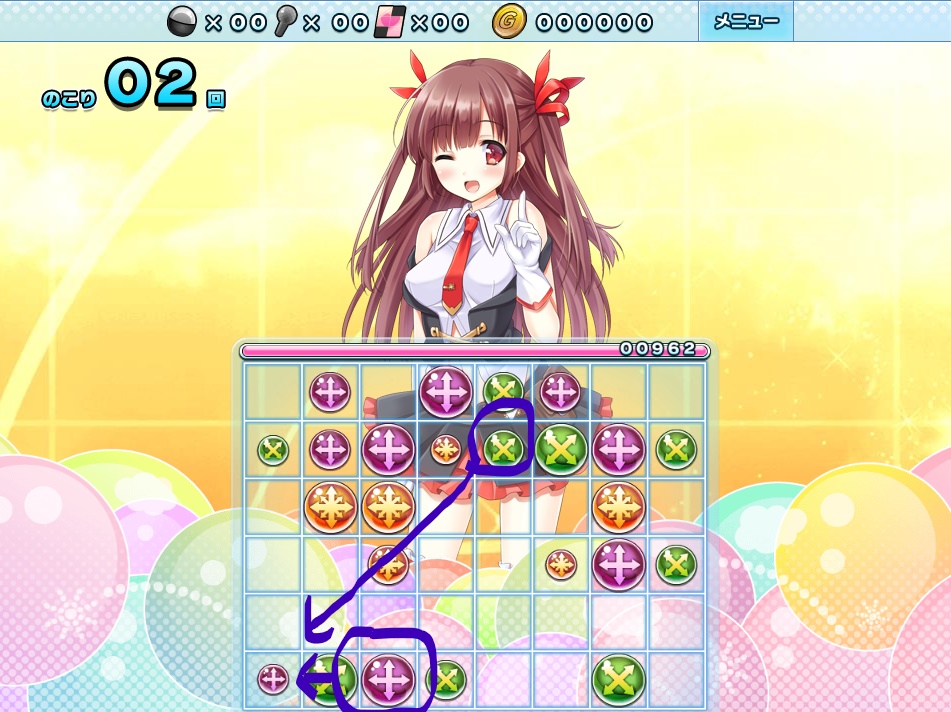Select the purple arrow tile circled in blue
This screenshot has height=712, width=951.
tap(388, 677)
